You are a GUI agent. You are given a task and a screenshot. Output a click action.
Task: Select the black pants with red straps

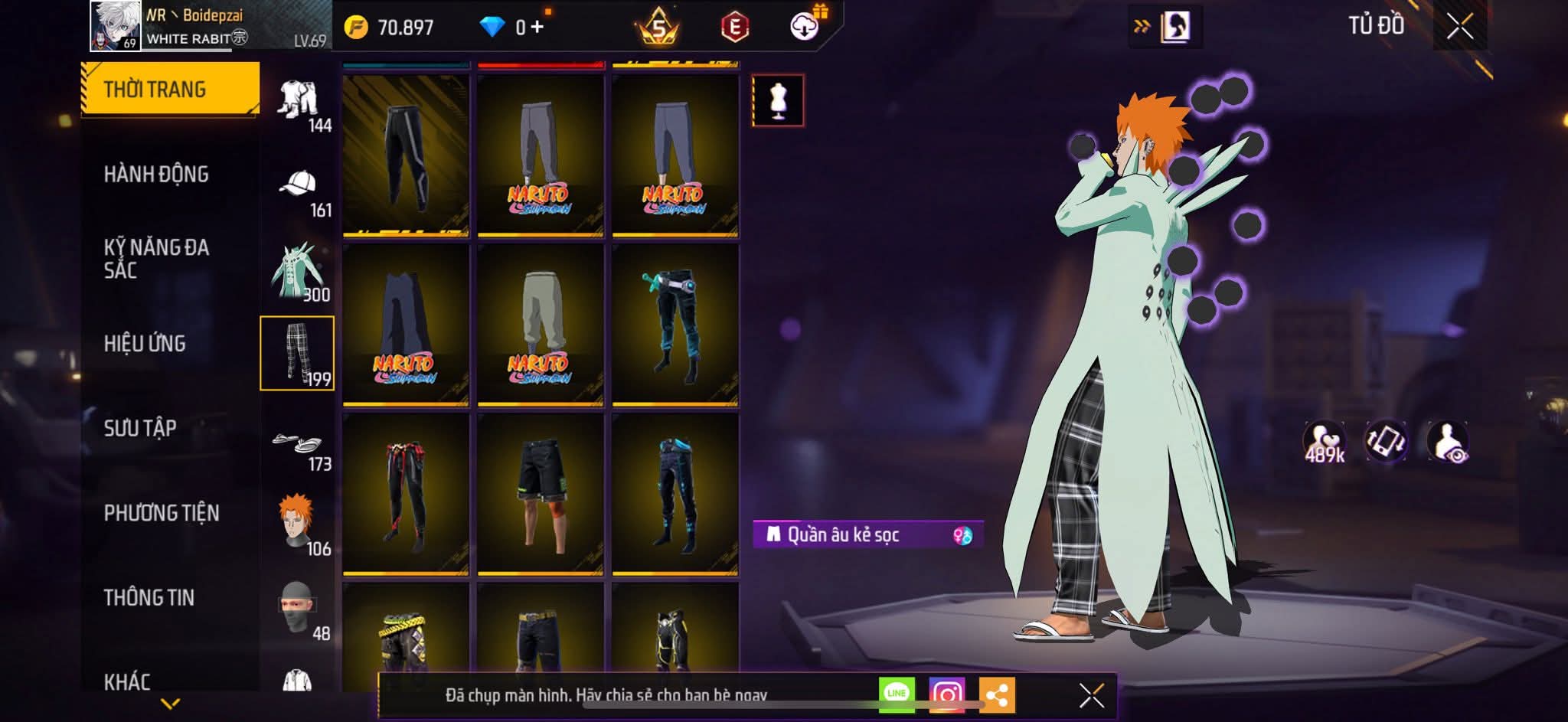coord(406,493)
